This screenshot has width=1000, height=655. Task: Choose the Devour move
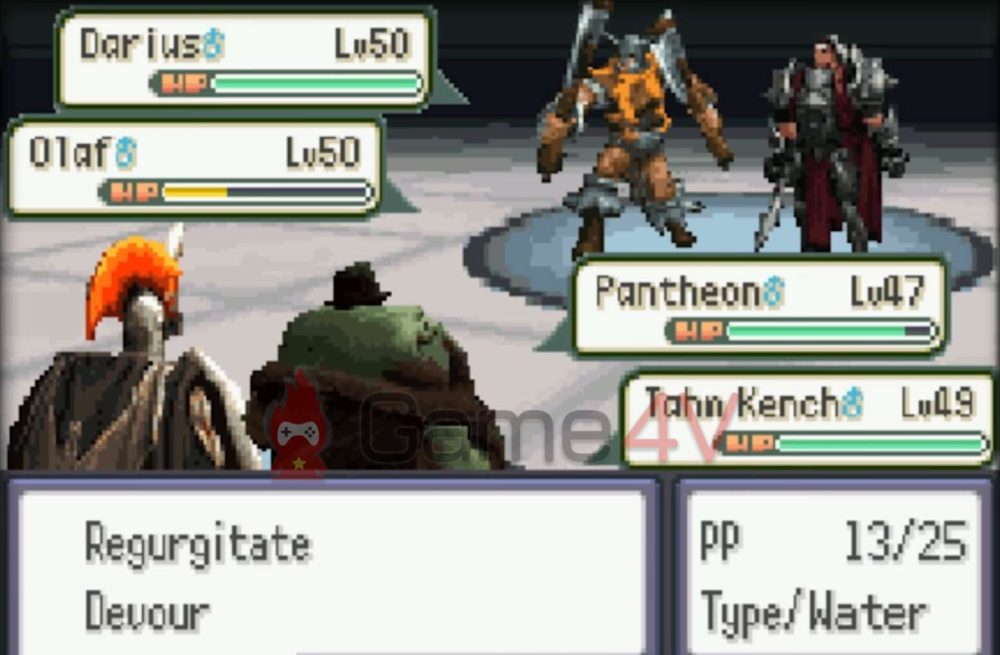tap(148, 611)
